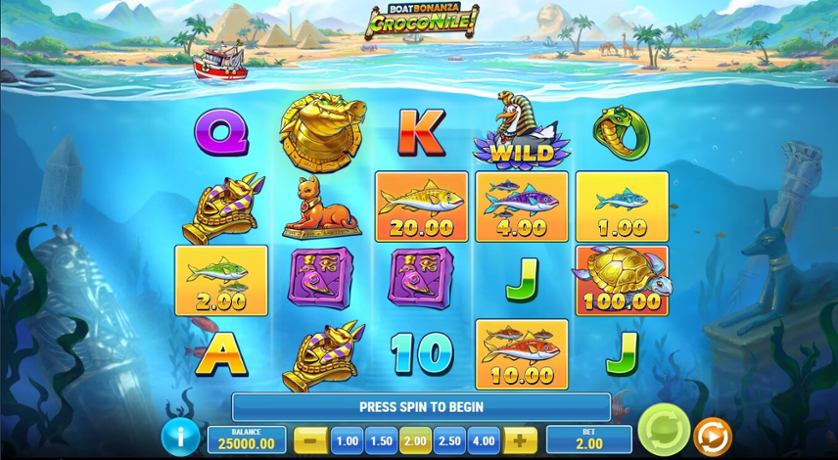Viewport: 838px width, 460px height.
Task: Pick the highlighted 2.00 bet value
Action: coord(414,440)
